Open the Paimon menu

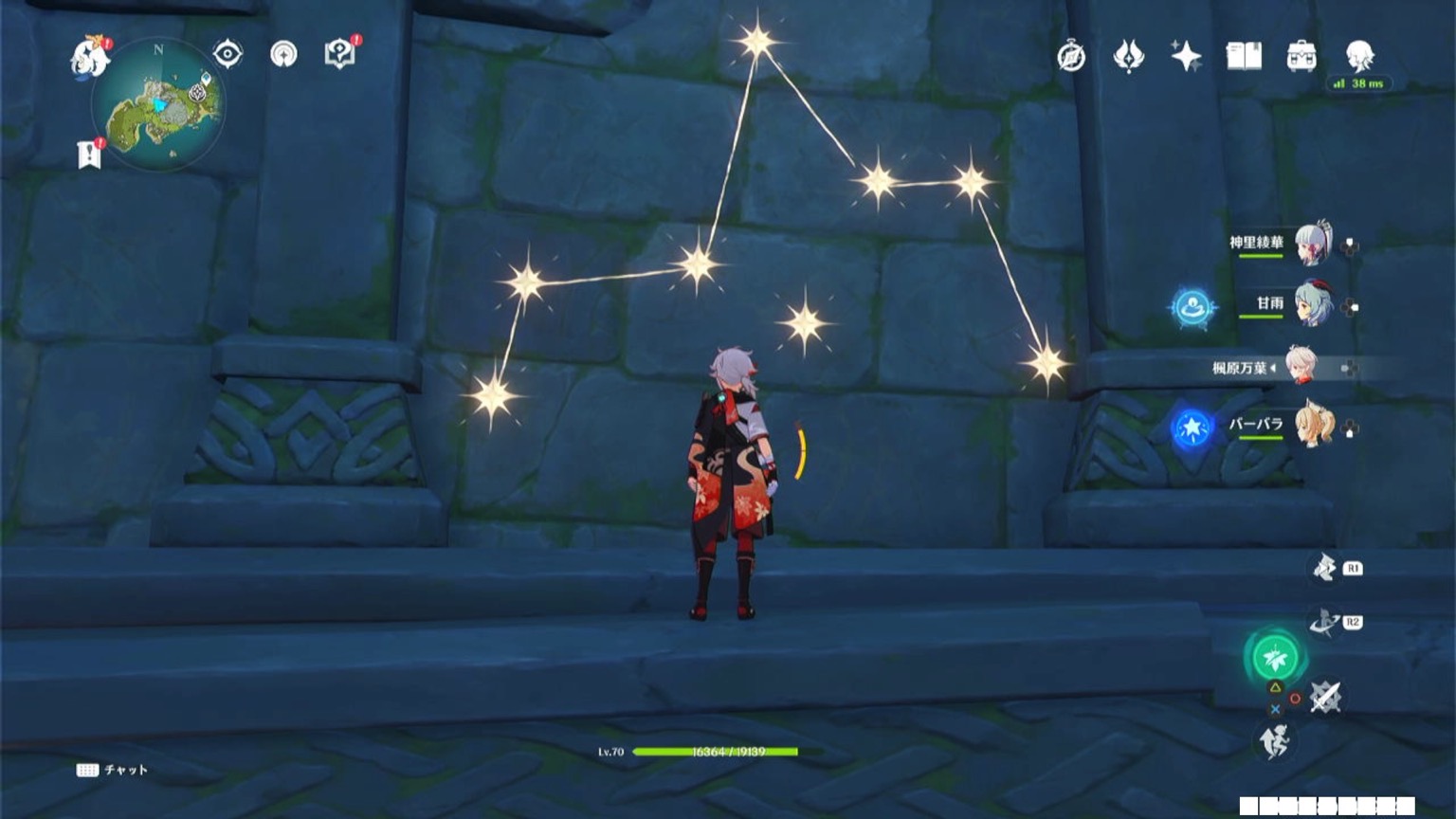tap(89, 57)
